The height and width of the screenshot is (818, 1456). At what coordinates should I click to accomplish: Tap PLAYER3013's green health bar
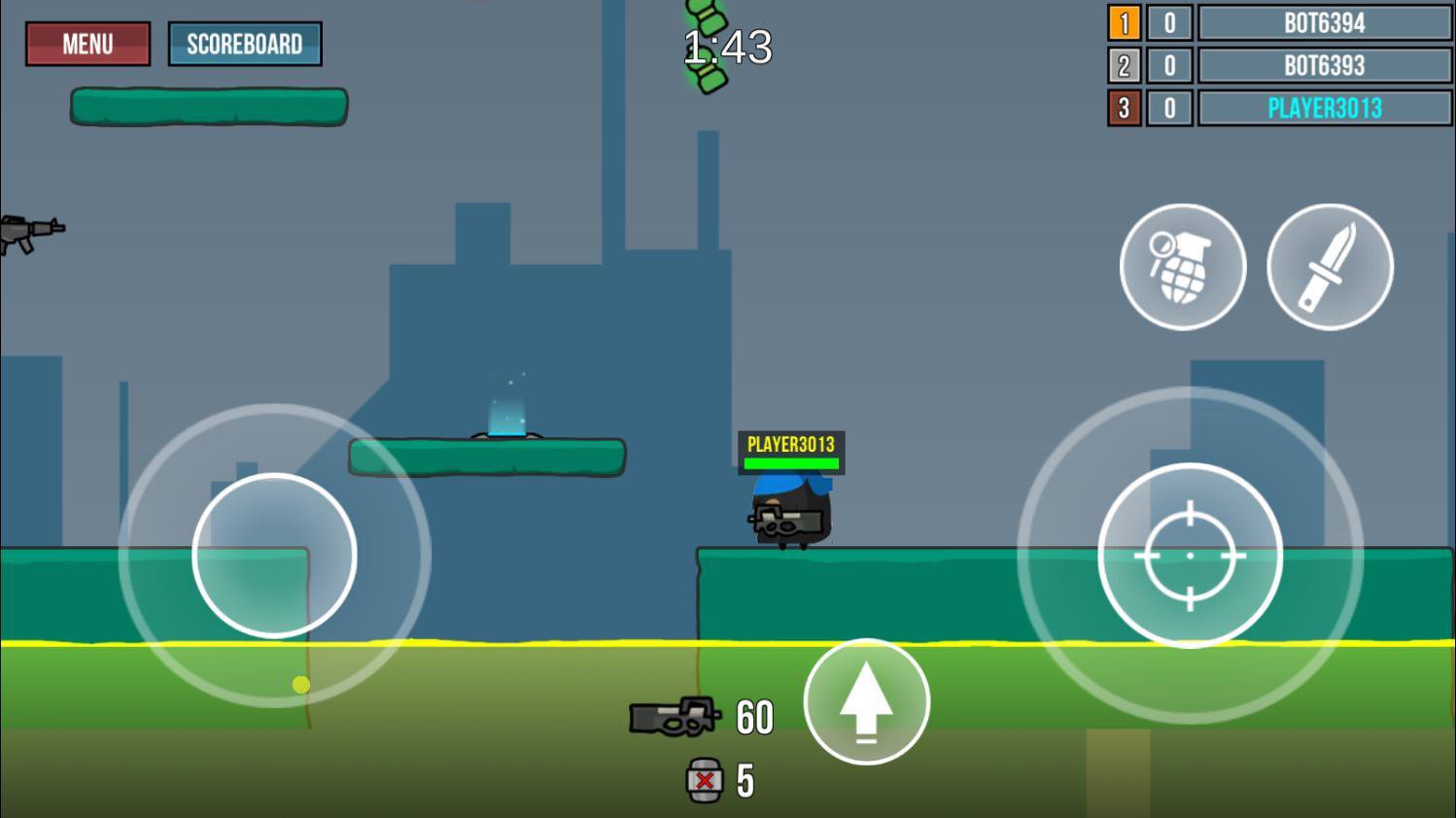pos(790,464)
